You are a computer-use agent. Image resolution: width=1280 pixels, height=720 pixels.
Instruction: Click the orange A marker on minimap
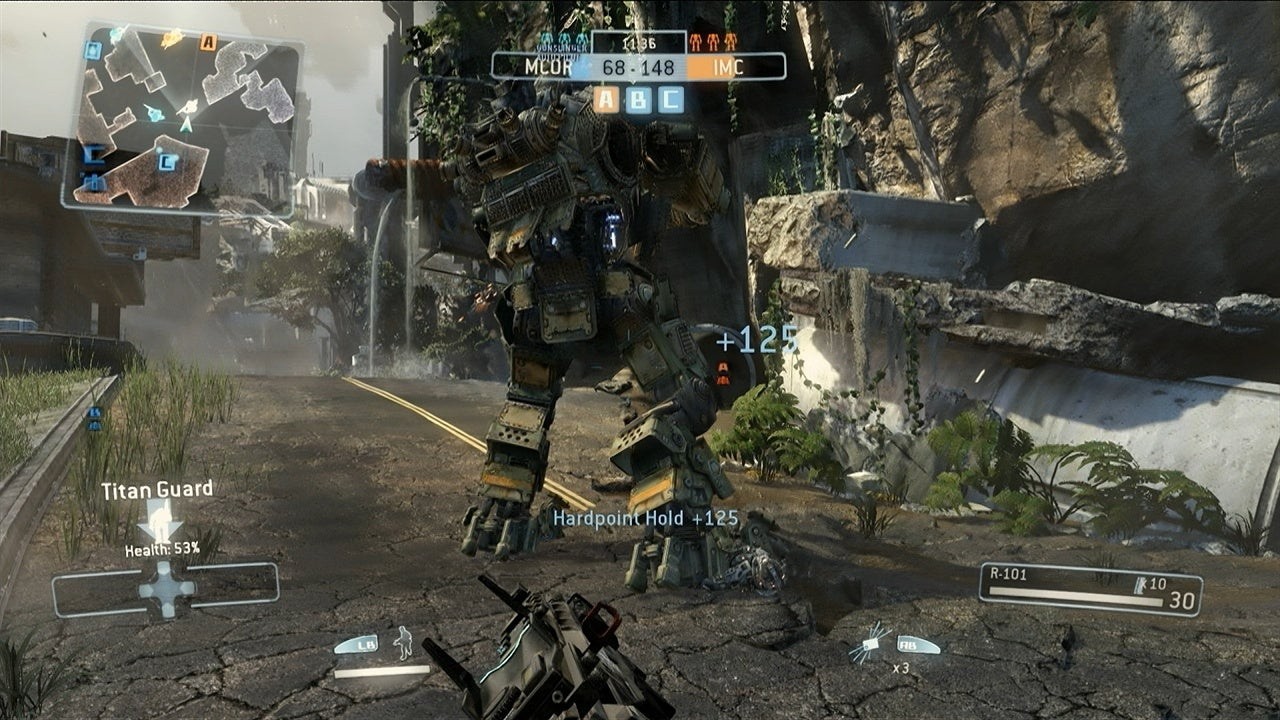click(208, 42)
